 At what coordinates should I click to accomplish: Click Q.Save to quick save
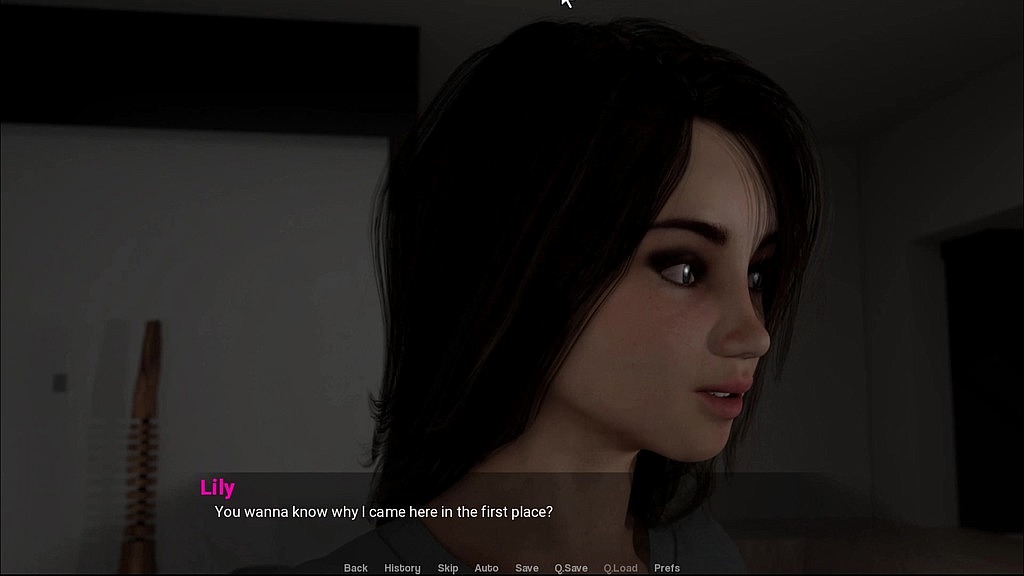[x=571, y=568]
